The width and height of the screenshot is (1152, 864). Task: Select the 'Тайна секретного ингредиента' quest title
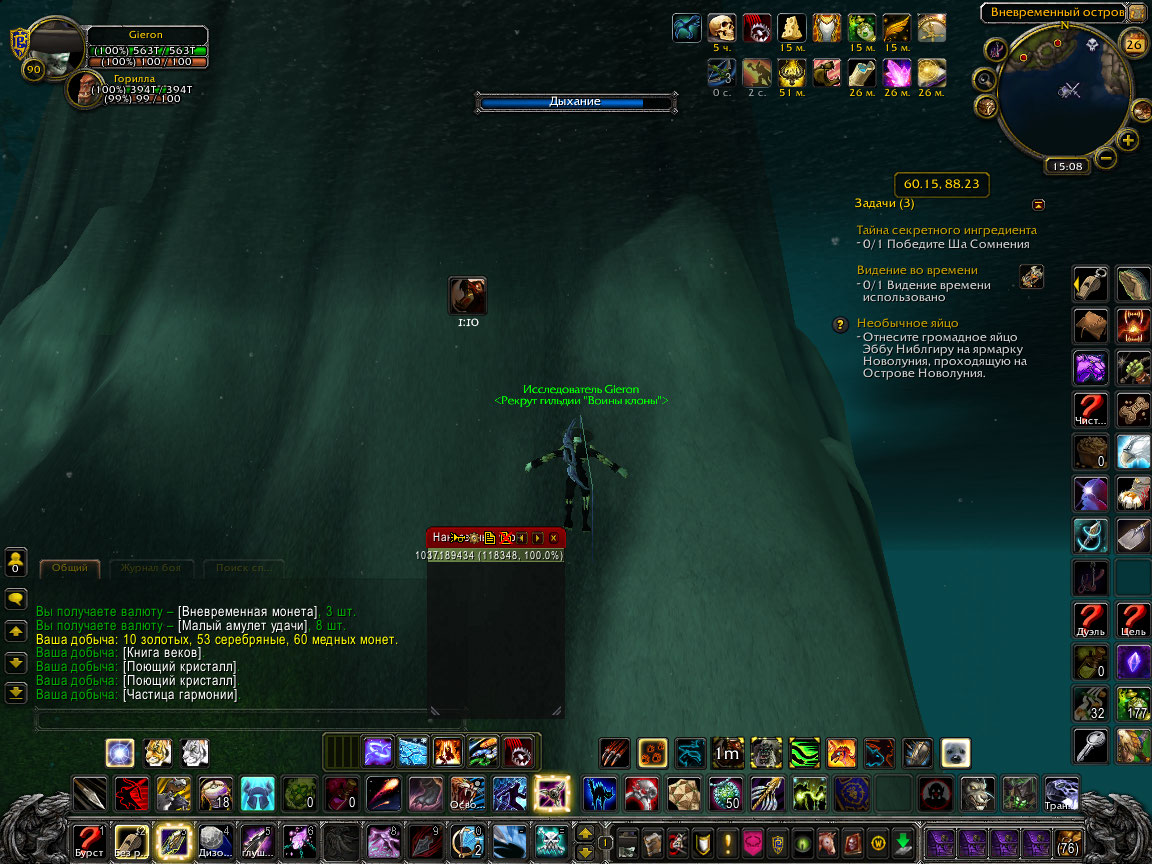click(x=946, y=230)
